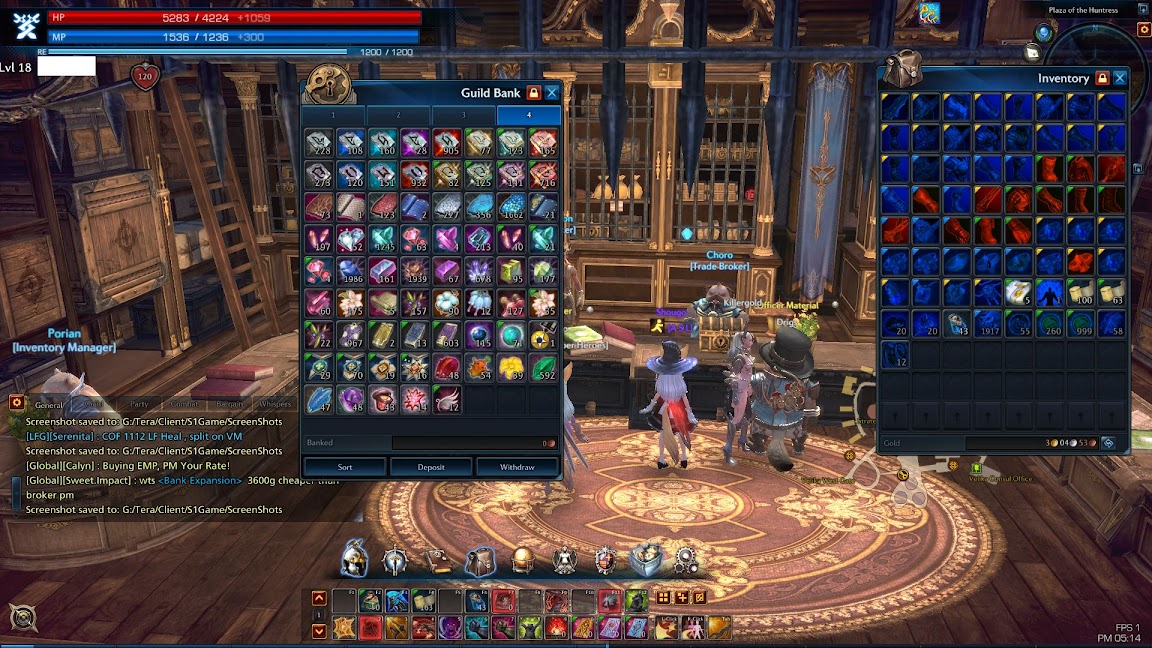Toggle the Guild Bank lock icon
1152x648 pixels.
[534, 93]
